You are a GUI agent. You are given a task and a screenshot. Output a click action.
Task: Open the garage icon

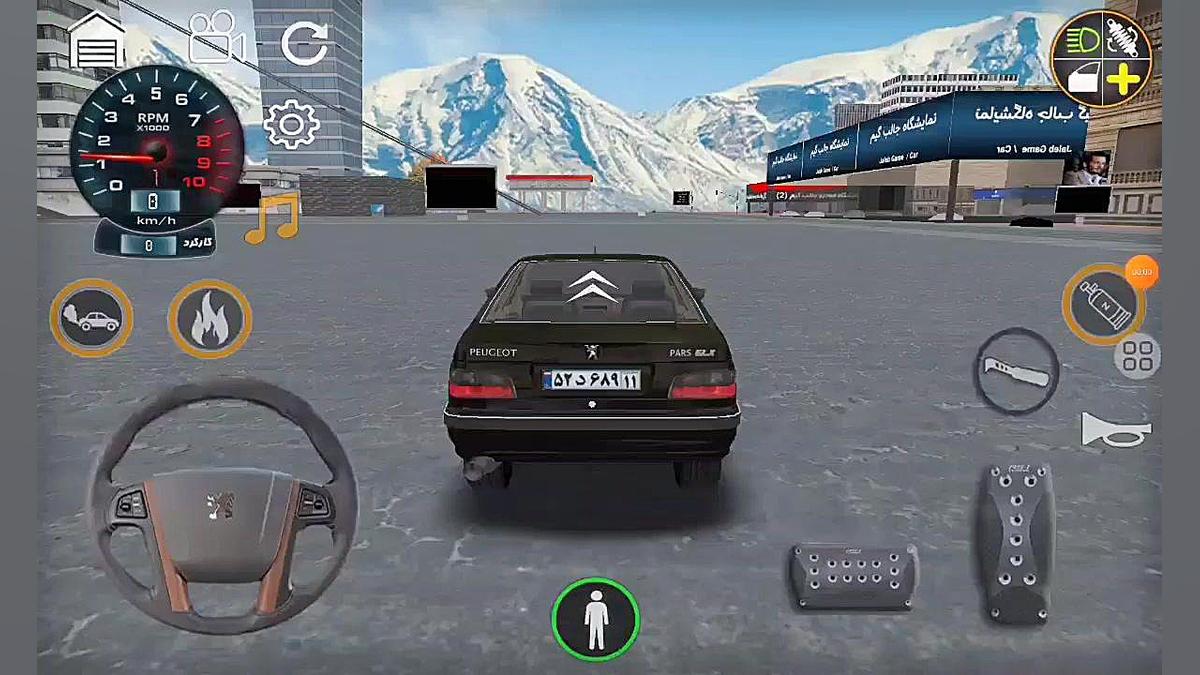pyautogui.click(x=97, y=41)
